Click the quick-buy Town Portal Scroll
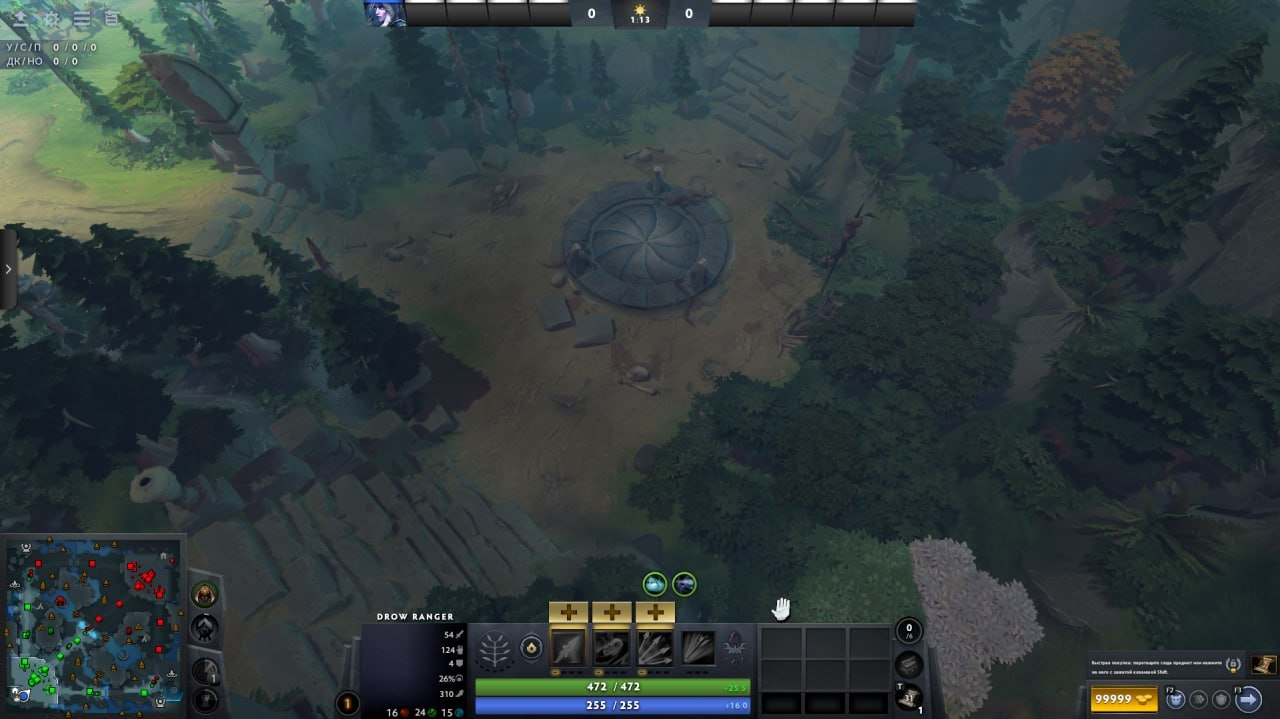This screenshot has height=719, width=1280. tap(1263, 663)
